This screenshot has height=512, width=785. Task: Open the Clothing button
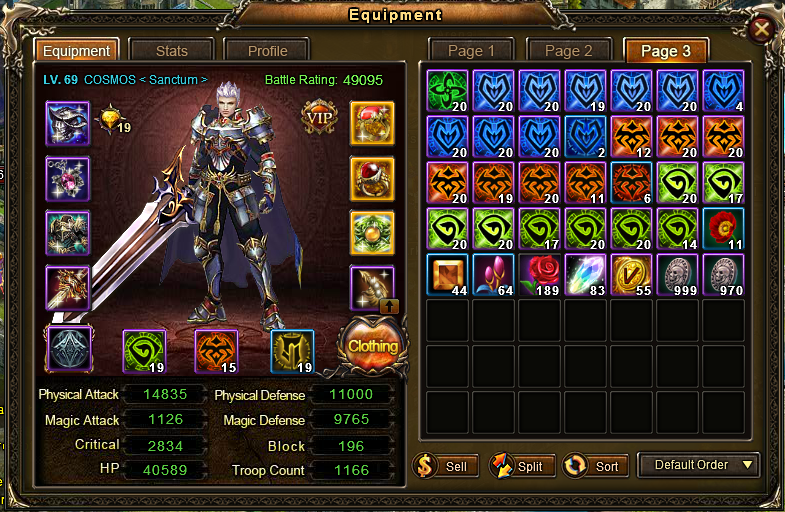[373, 346]
